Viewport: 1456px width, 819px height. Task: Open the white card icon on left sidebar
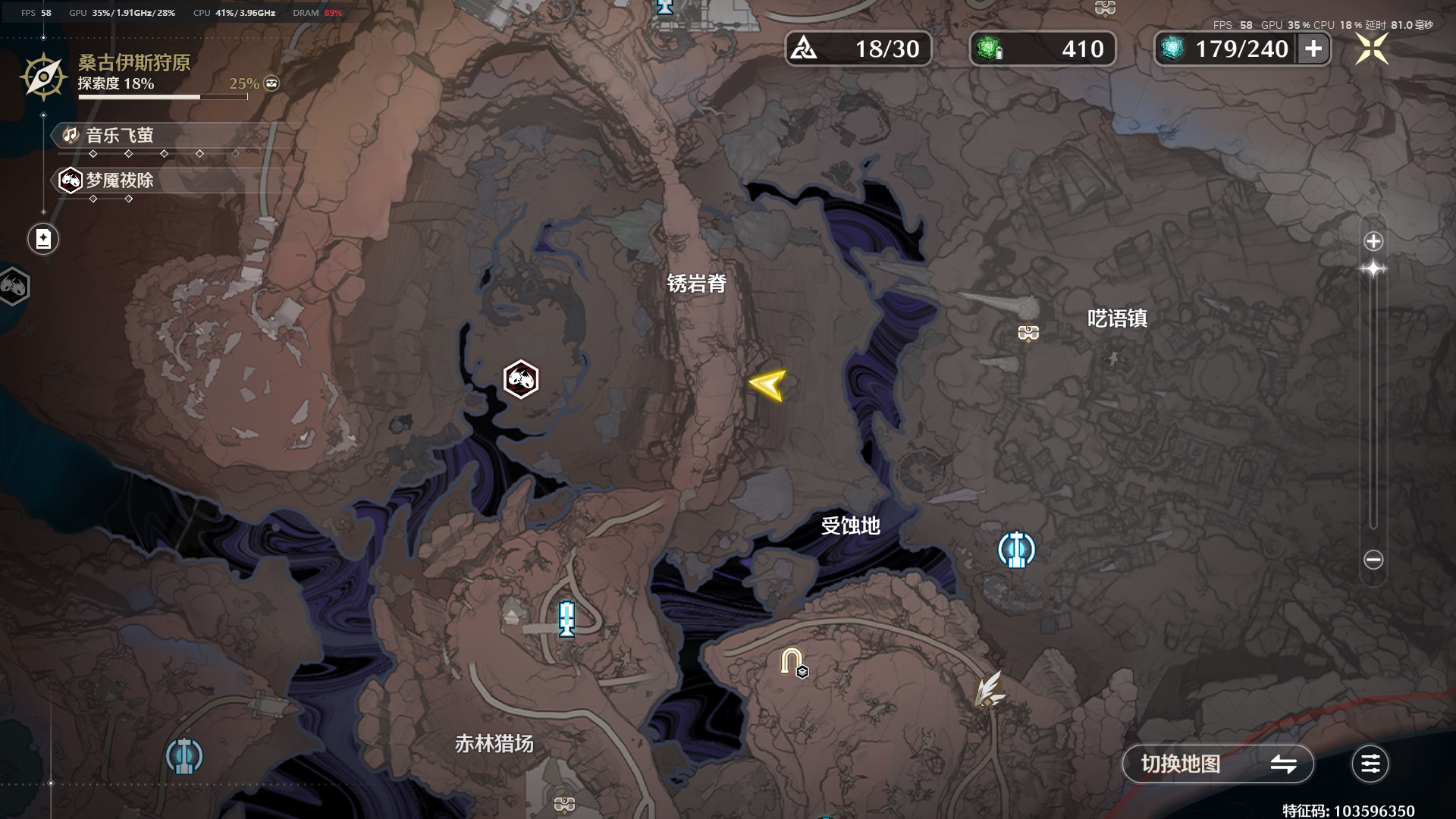pos(43,238)
